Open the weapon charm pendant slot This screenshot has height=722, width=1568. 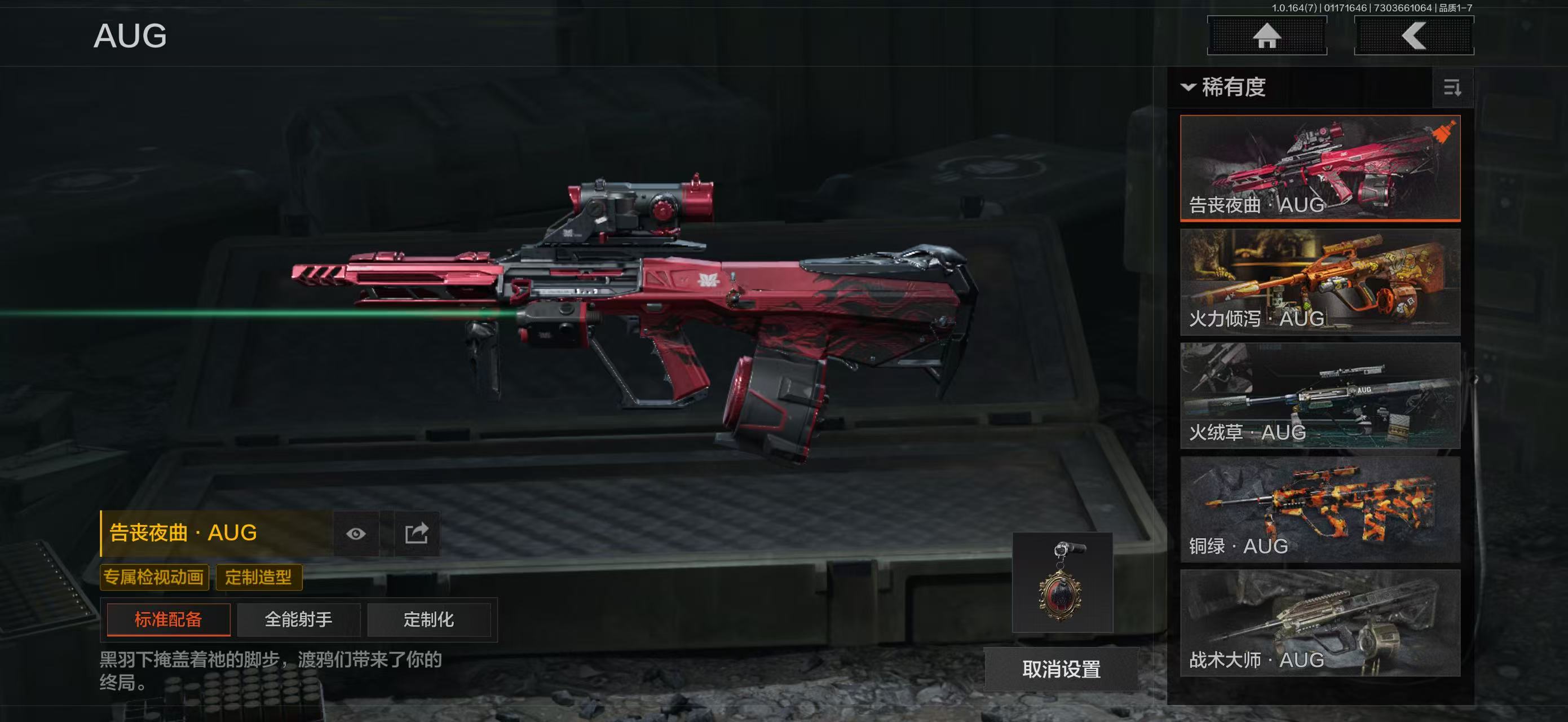pyautogui.click(x=1062, y=583)
